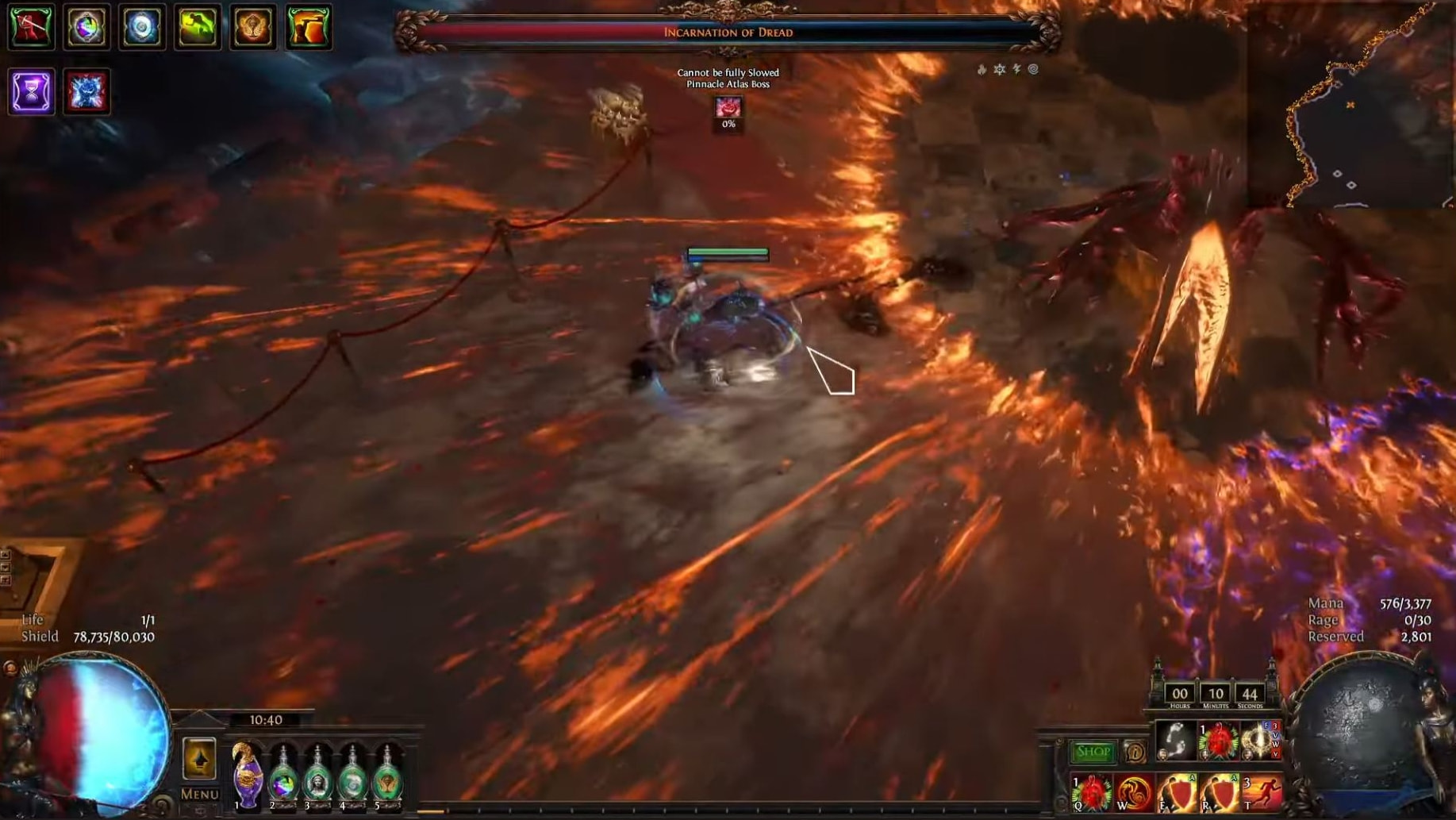Toggle the smoke cloud ability above the skill bar
The image size is (1456, 820).
(1177, 741)
